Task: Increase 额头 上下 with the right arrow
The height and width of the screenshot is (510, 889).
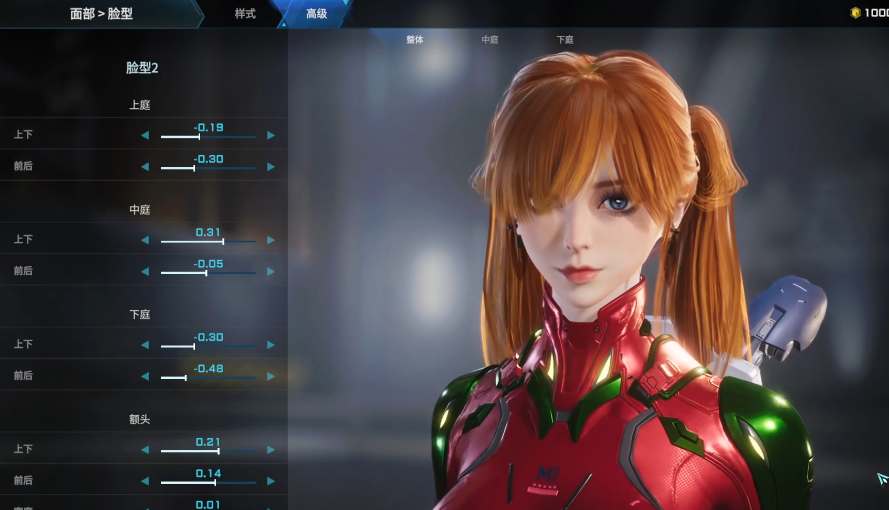Action: (x=271, y=451)
